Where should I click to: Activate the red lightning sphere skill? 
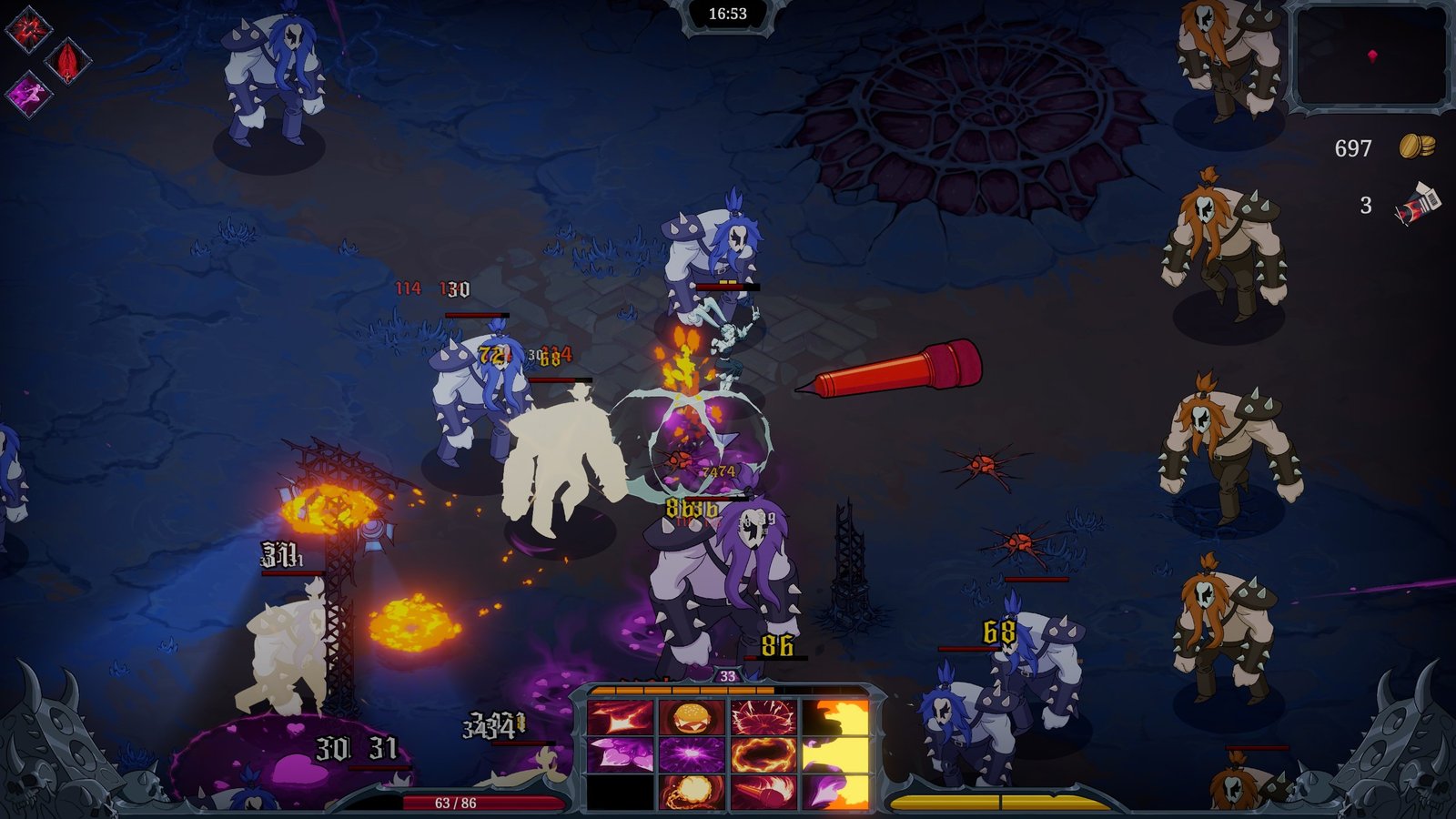[763, 717]
